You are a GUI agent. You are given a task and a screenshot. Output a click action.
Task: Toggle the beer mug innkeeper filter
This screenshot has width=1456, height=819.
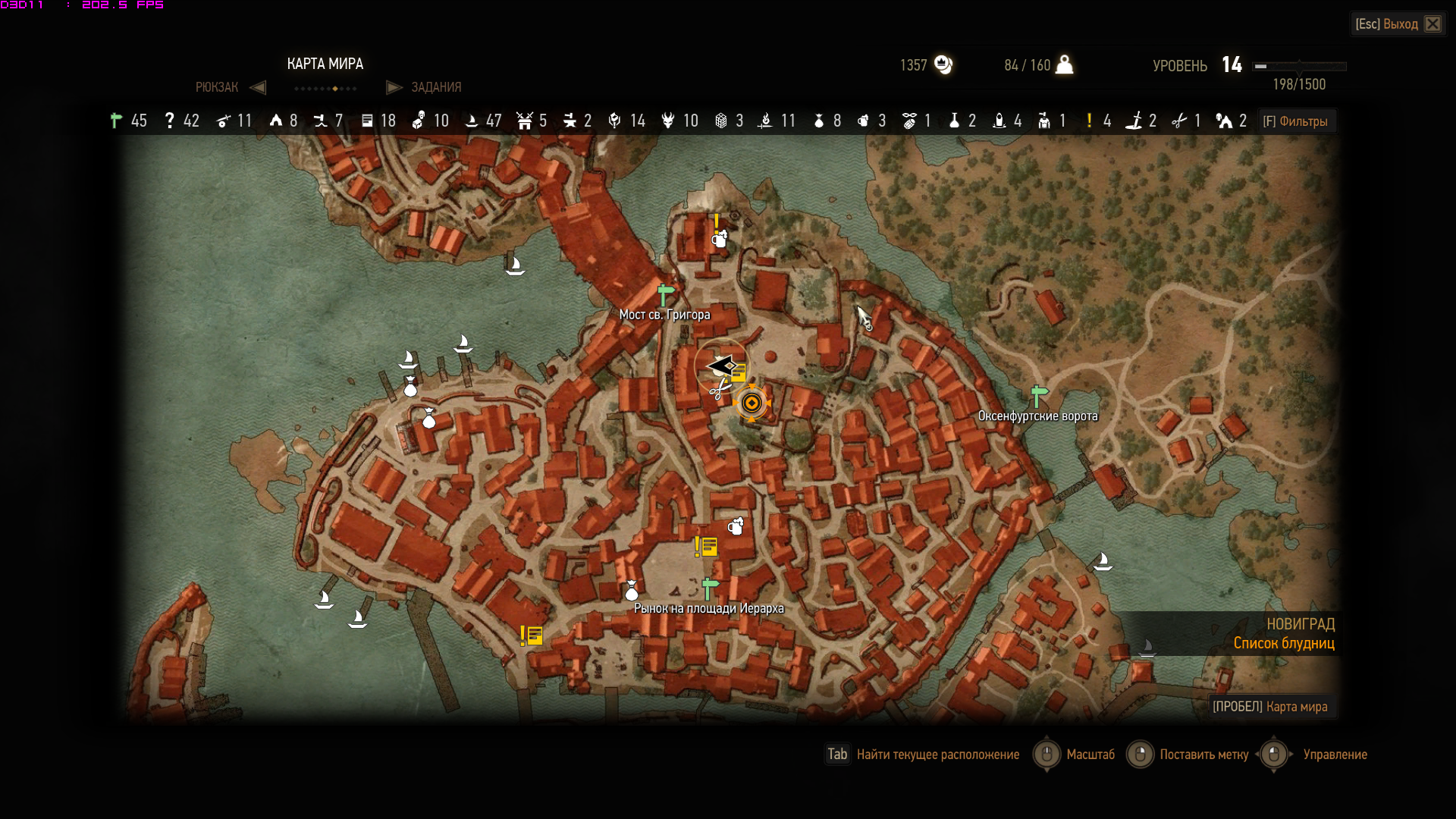click(863, 121)
